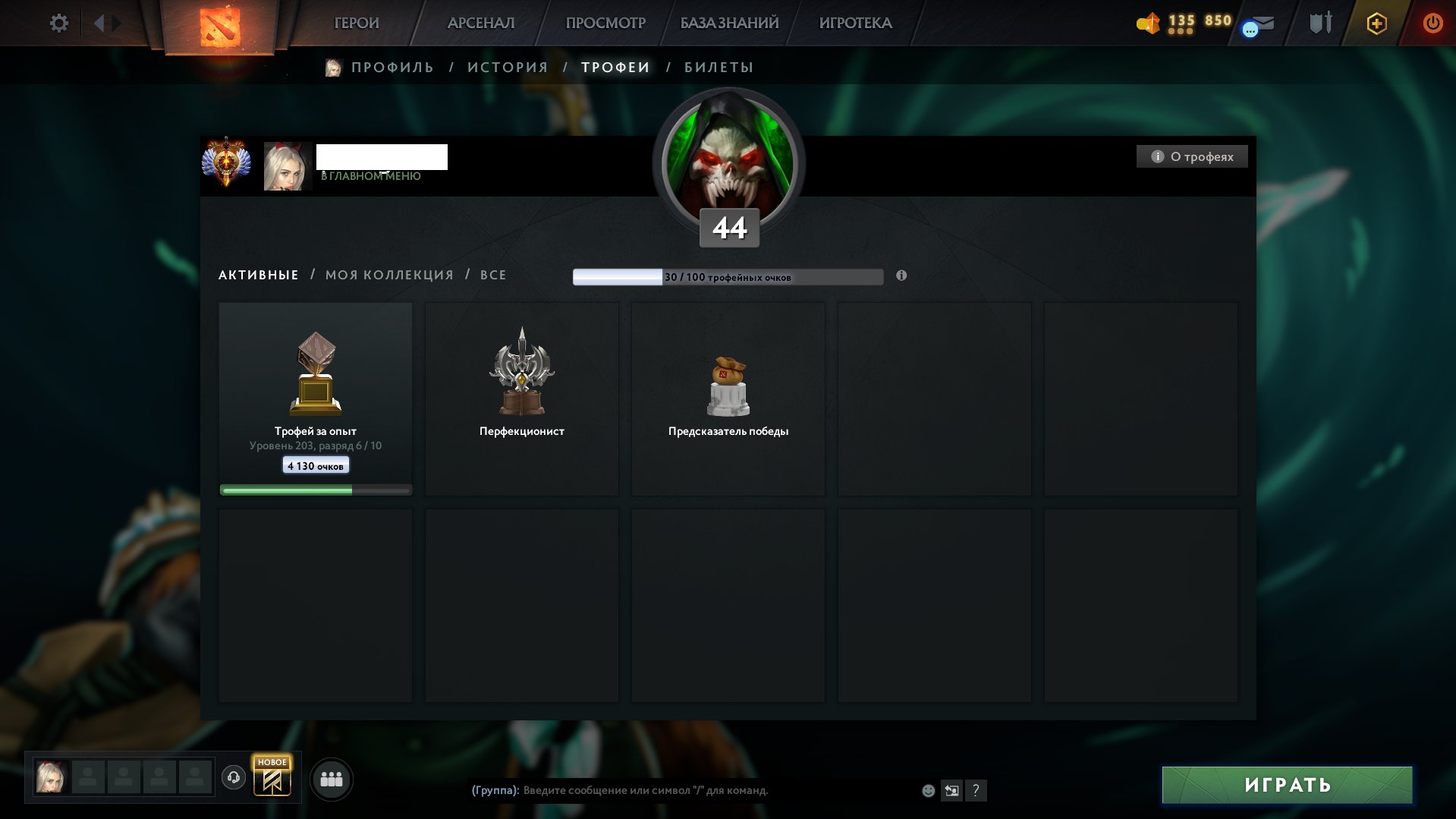Open the Арсенал menu

(481, 24)
